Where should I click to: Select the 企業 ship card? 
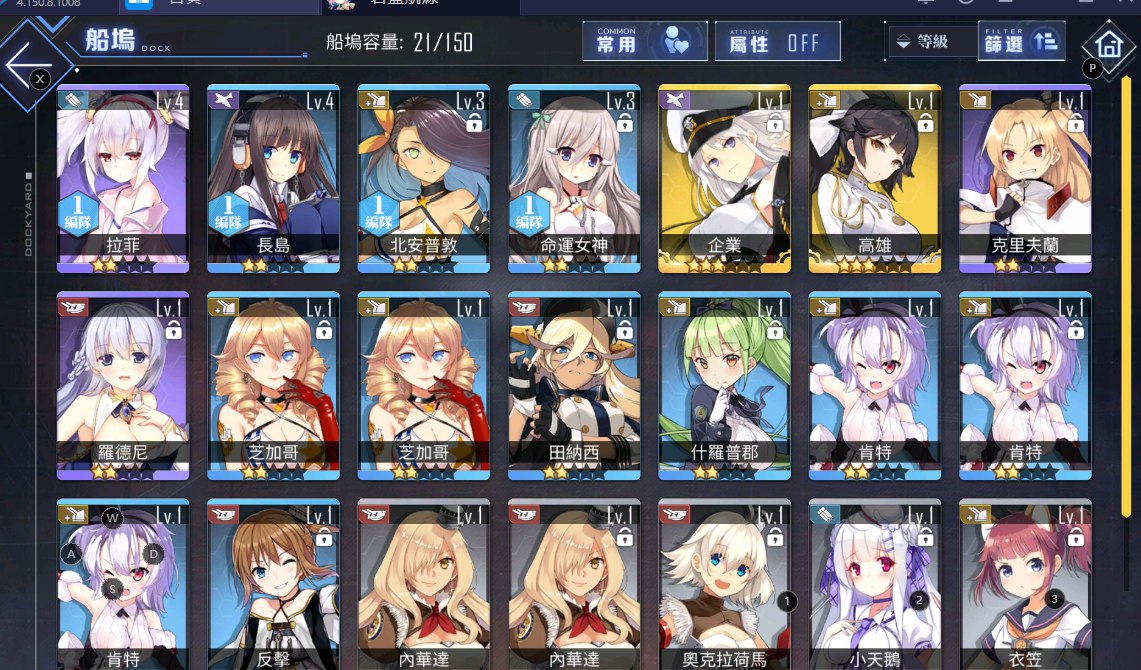pos(724,178)
